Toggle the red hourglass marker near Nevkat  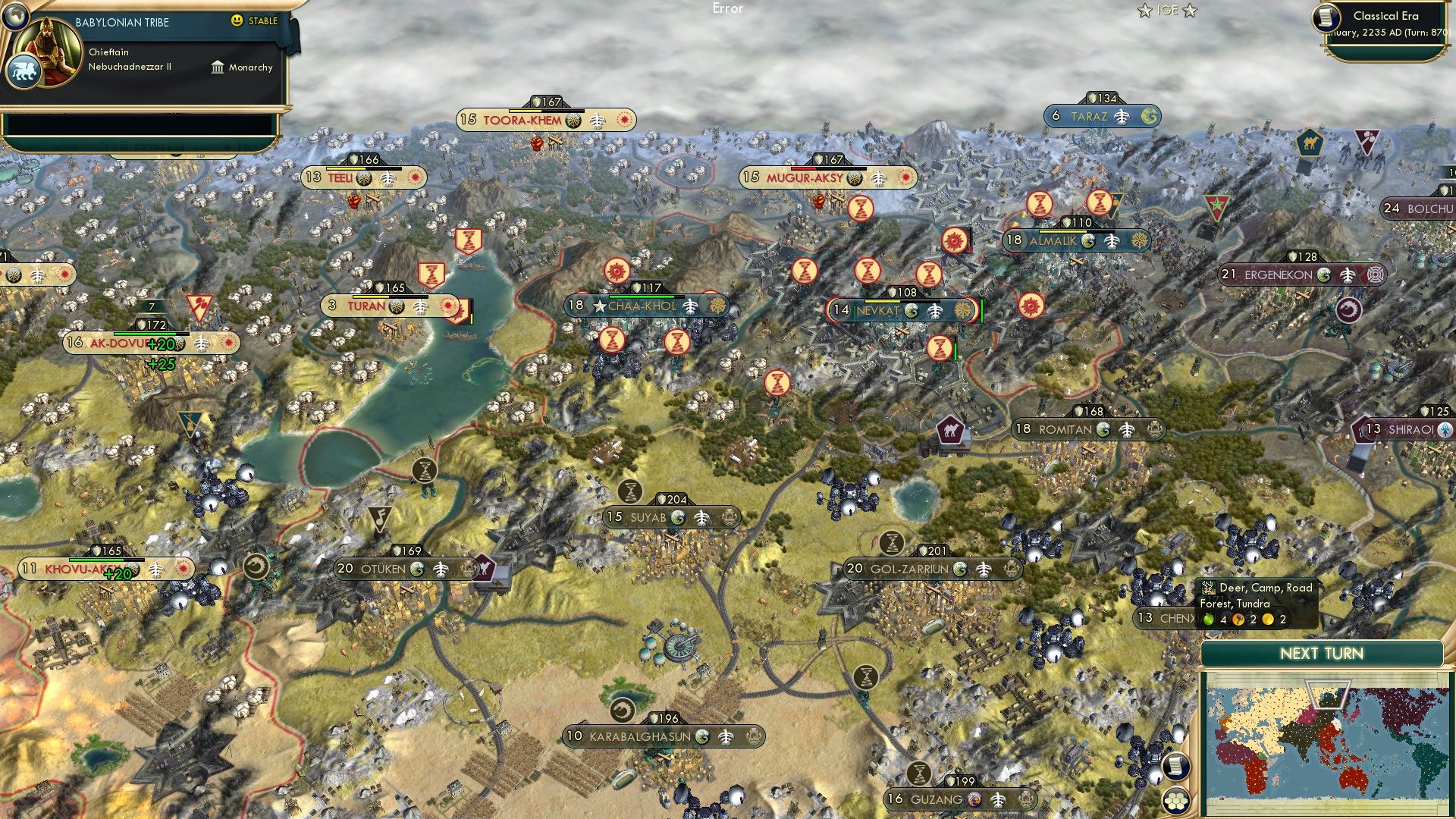[x=938, y=347]
